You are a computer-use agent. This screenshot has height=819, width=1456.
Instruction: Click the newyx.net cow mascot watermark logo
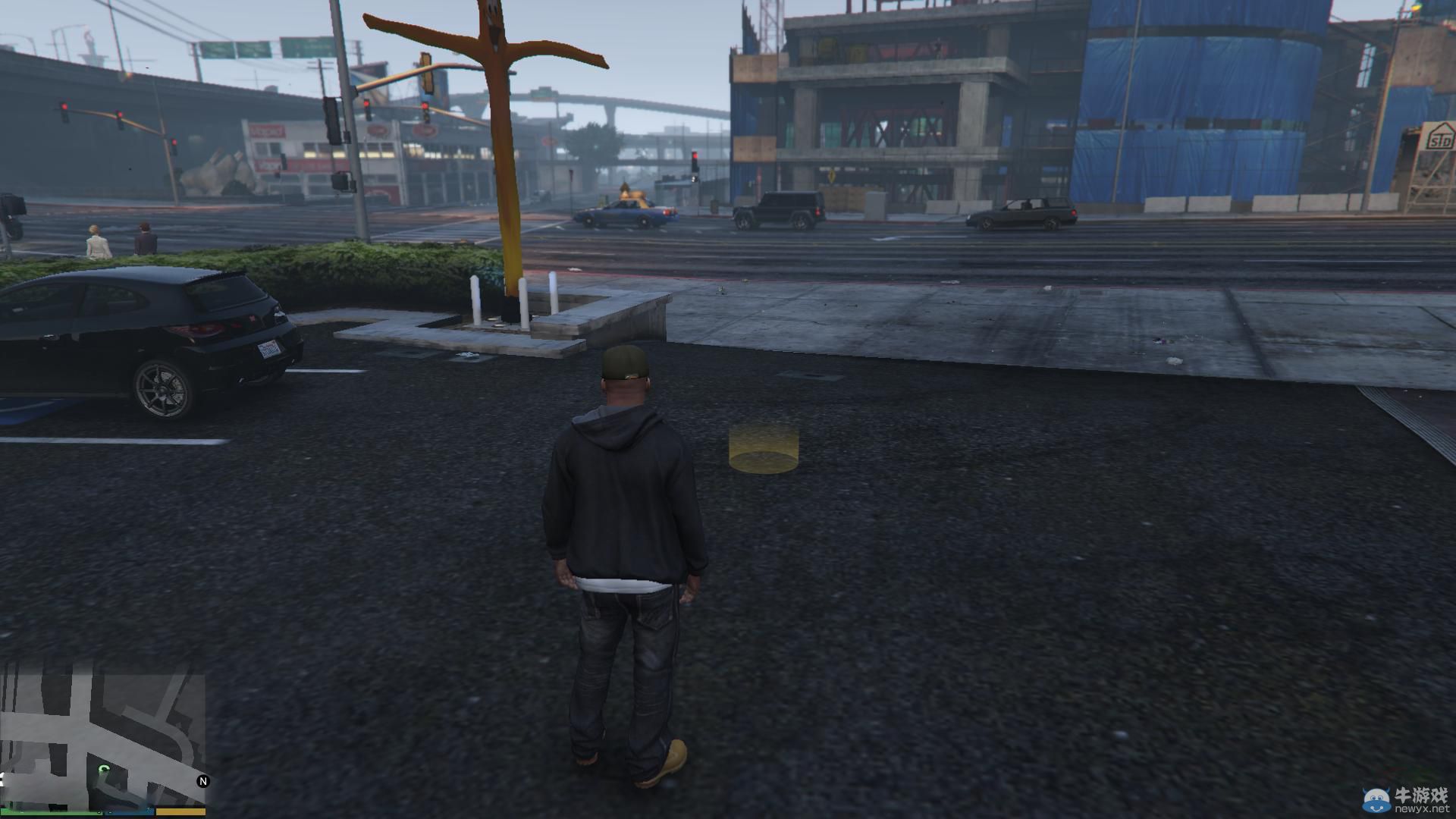1376,799
